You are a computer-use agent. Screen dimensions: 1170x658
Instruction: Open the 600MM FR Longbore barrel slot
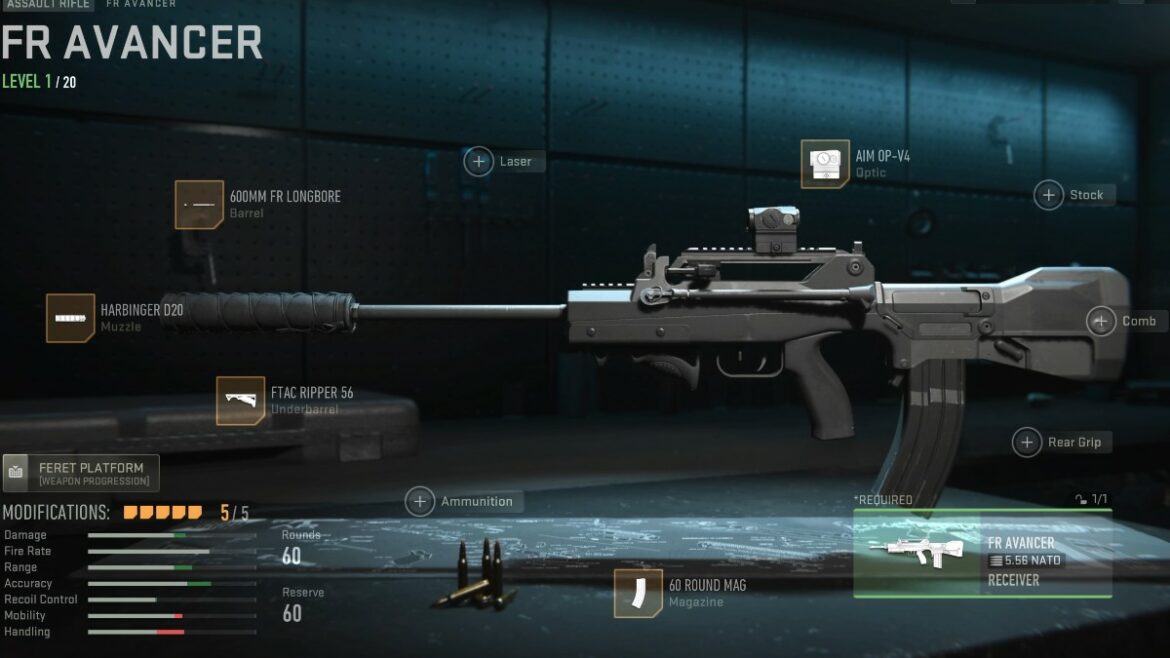click(x=199, y=204)
